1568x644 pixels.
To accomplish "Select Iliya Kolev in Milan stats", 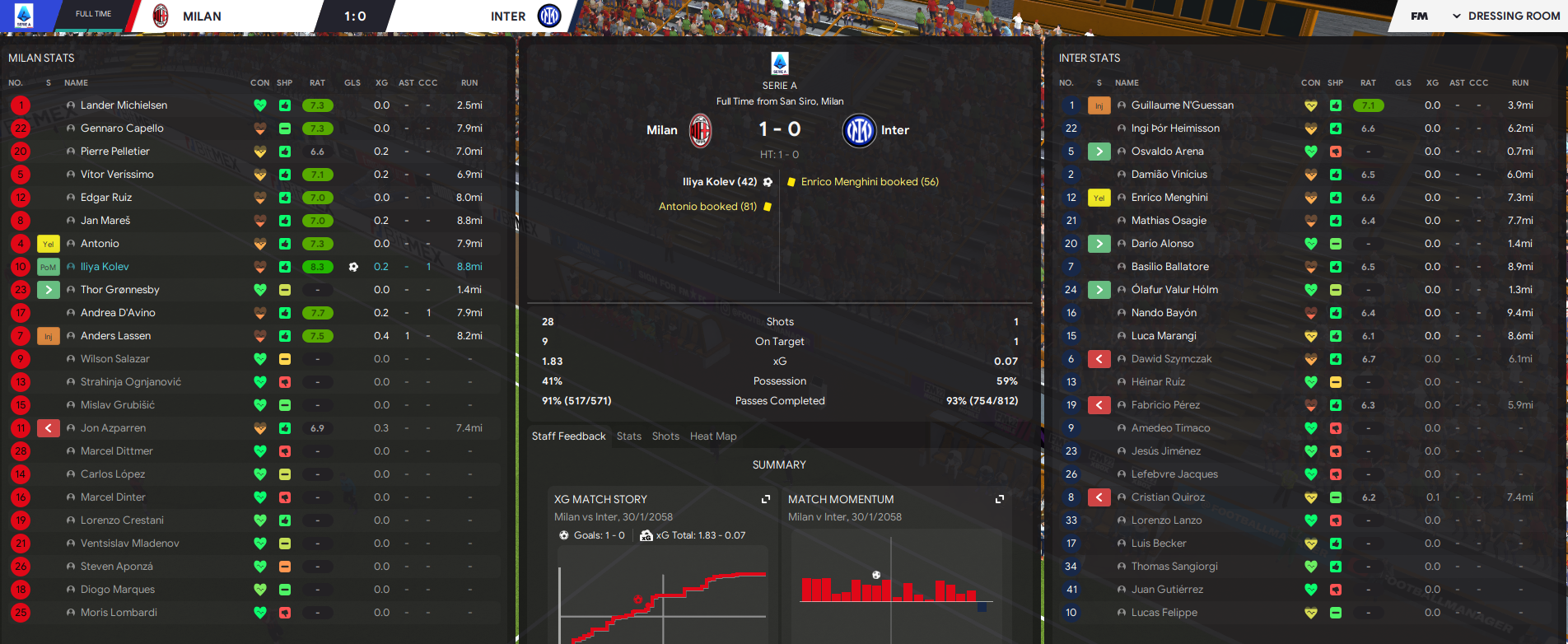I will [105, 267].
